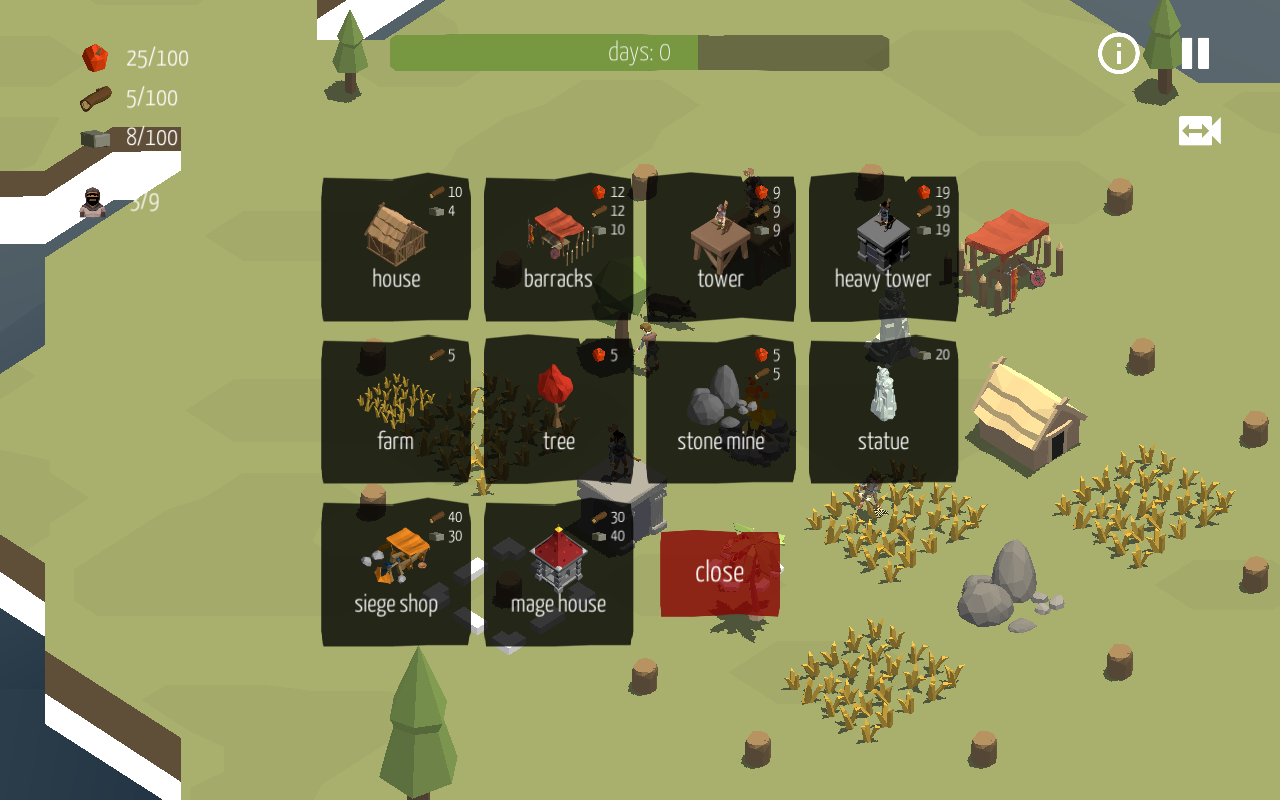The image size is (1280, 800).
Task: Select the stone mine tile
Action: coord(720,411)
